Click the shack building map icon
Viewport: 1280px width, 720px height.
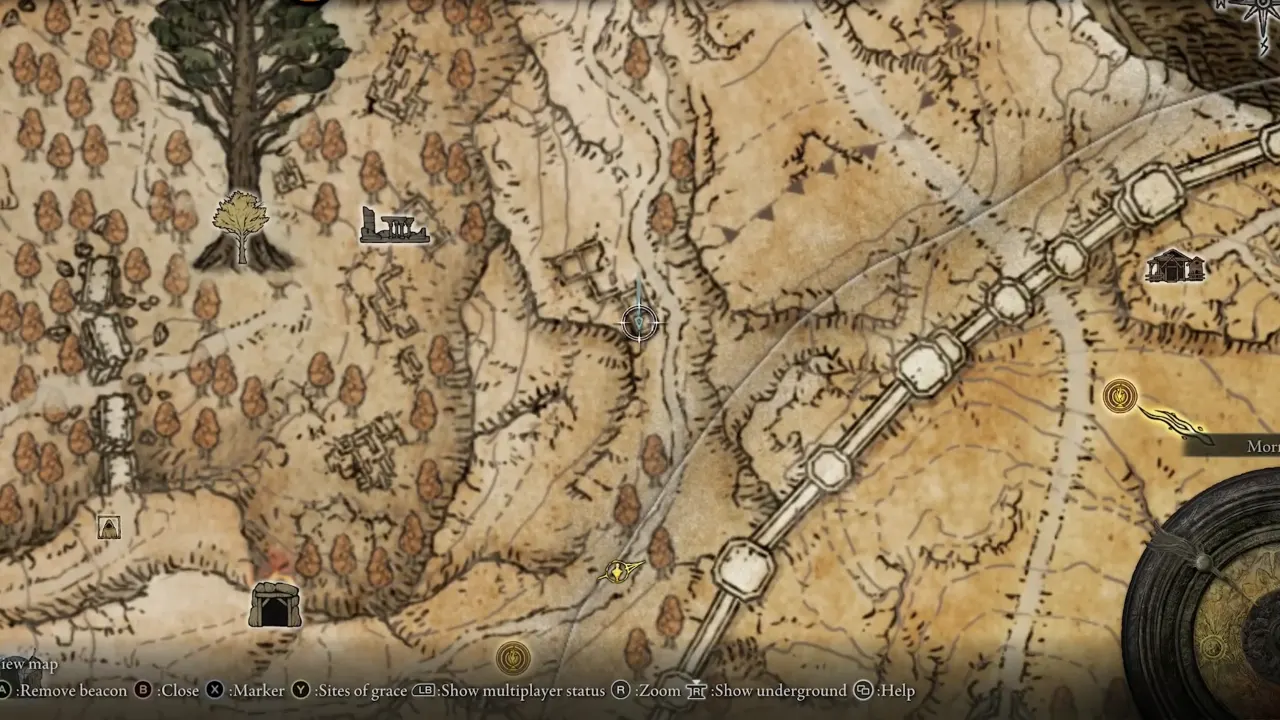pyautogui.click(x=1175, y=266)
